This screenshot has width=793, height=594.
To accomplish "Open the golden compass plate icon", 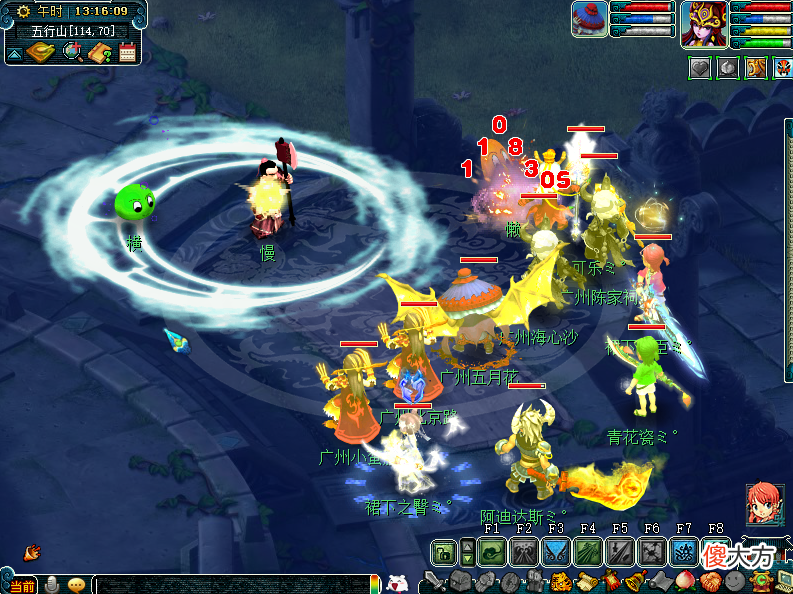I will point(42,52).
